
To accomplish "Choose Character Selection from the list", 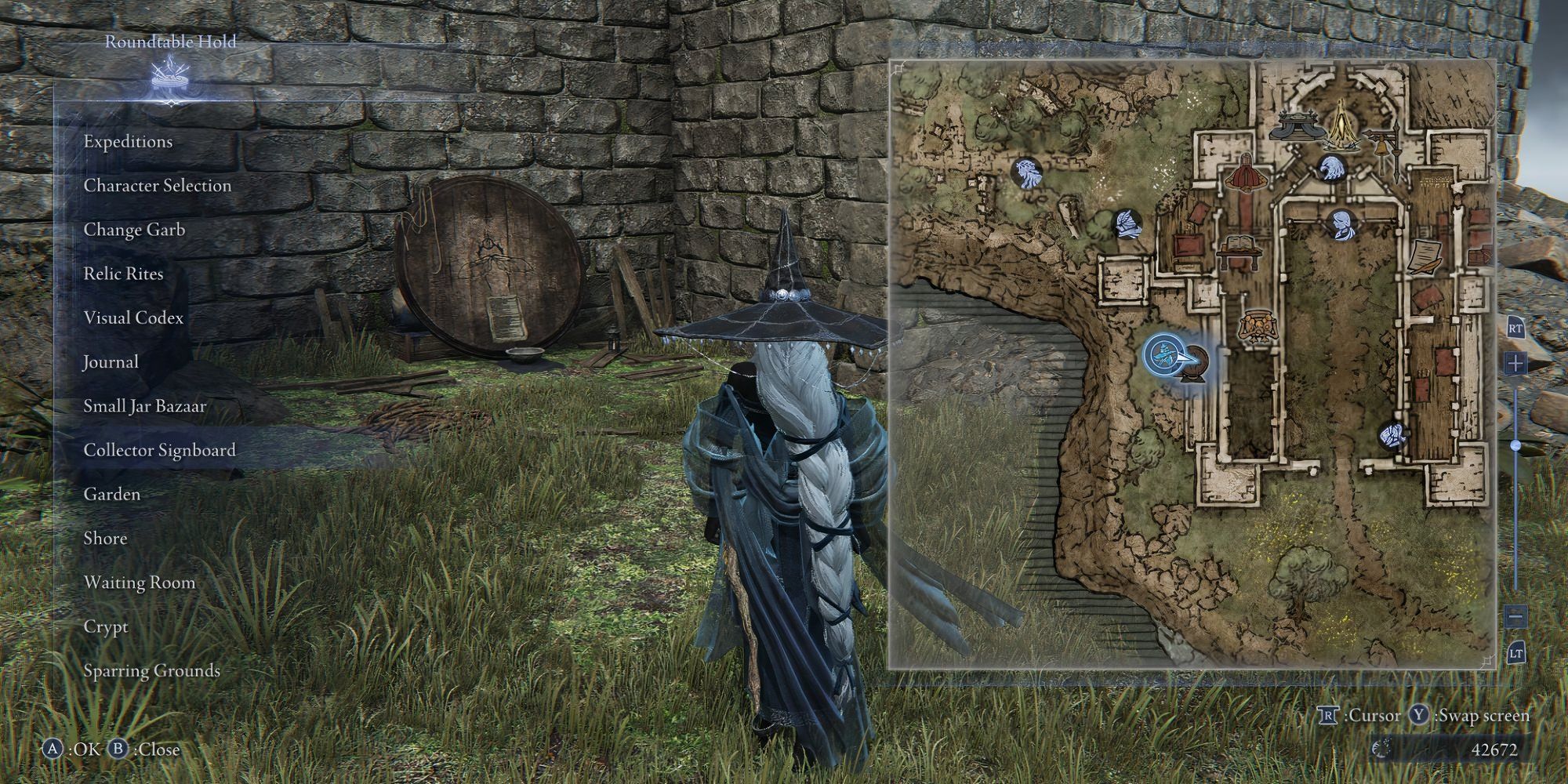I will tap(158, 186).
